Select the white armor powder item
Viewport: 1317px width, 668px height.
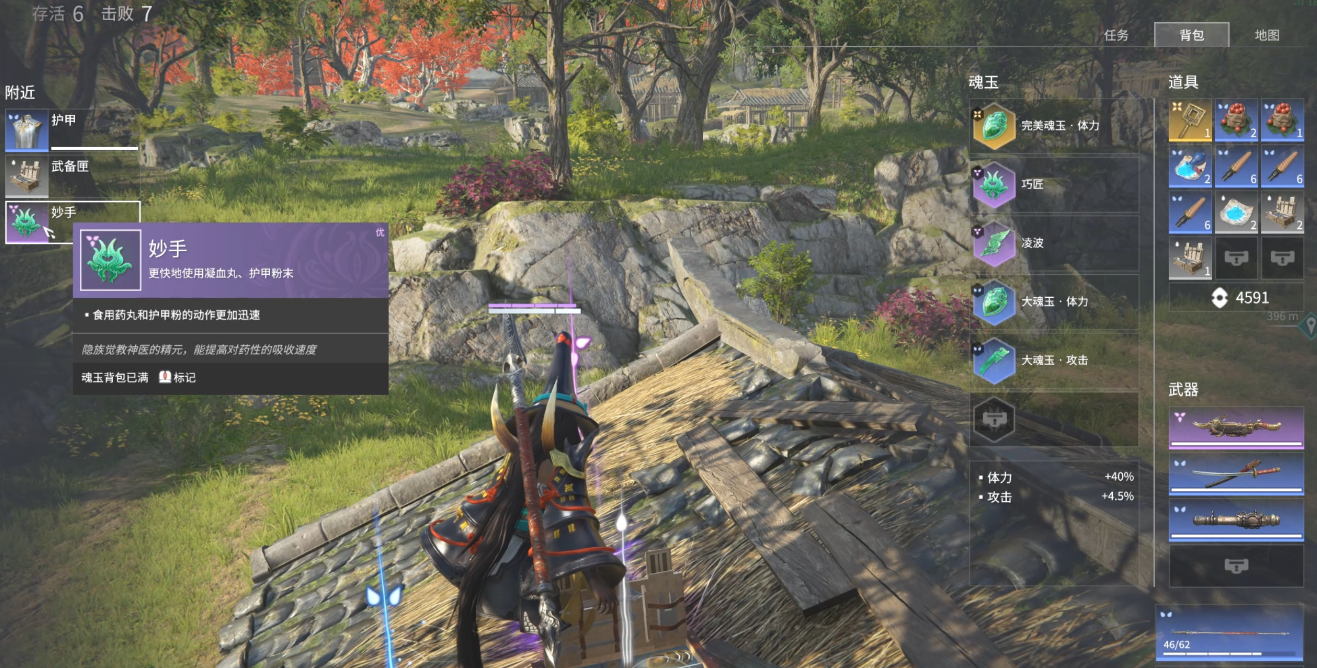(x=1236, y=212)
